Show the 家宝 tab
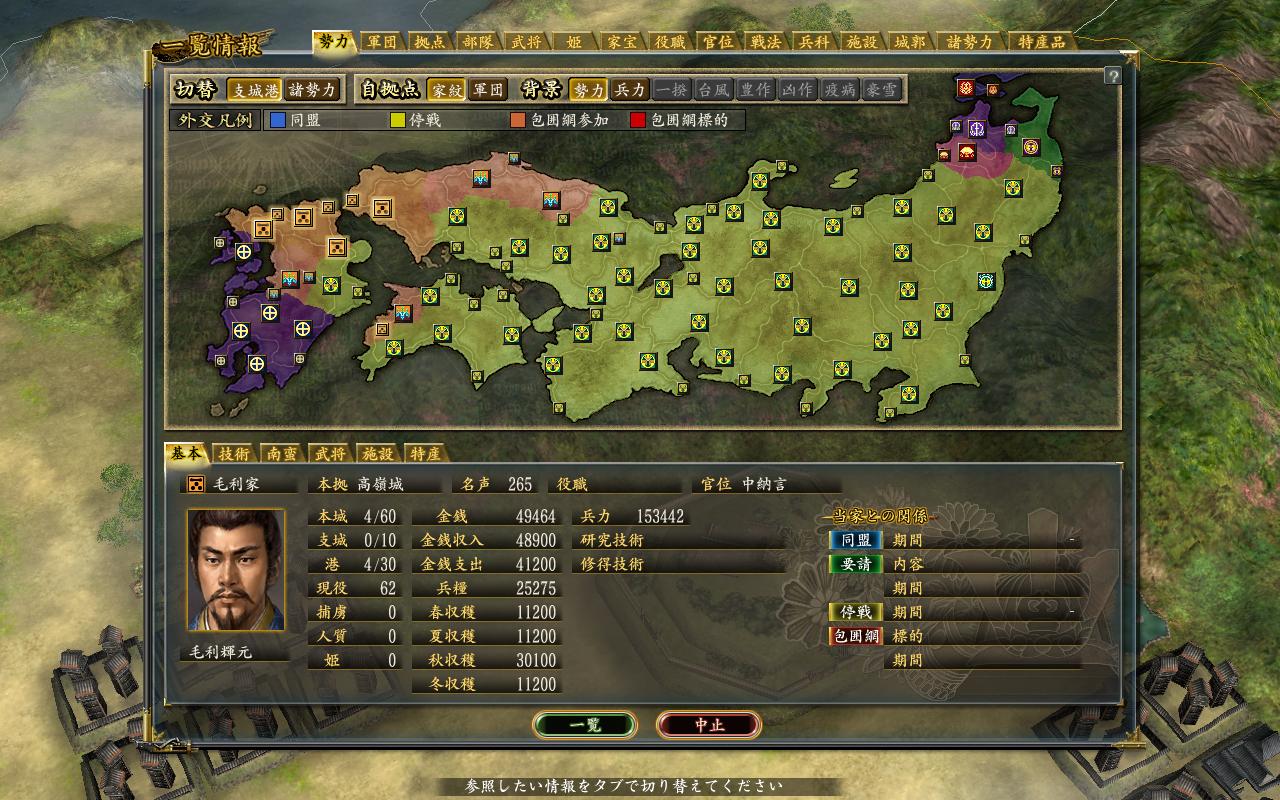Screen dimensions: 1280x800 pyautogui.click(x=621, y=42)
